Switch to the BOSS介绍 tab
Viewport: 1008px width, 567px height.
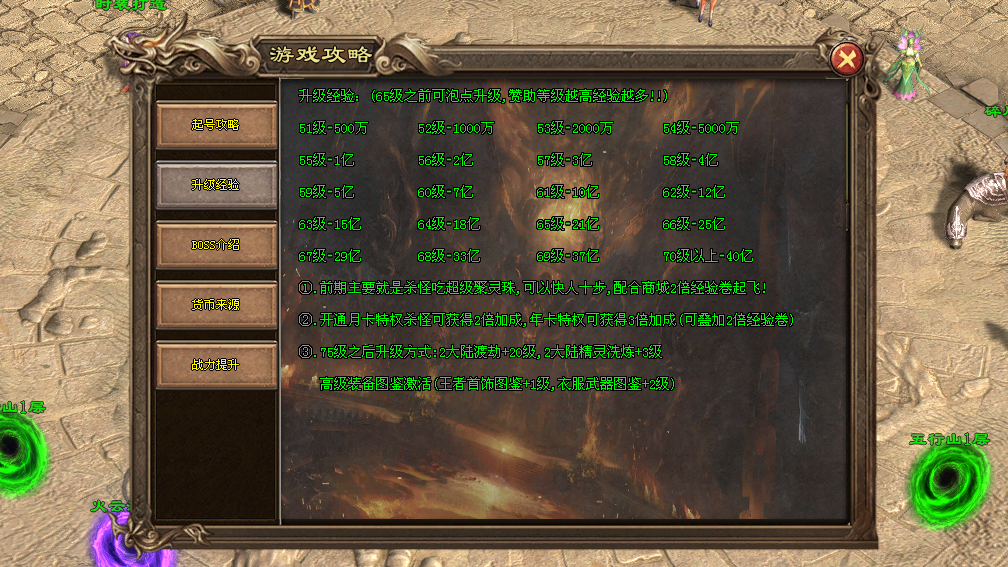[x=216, y=245]
